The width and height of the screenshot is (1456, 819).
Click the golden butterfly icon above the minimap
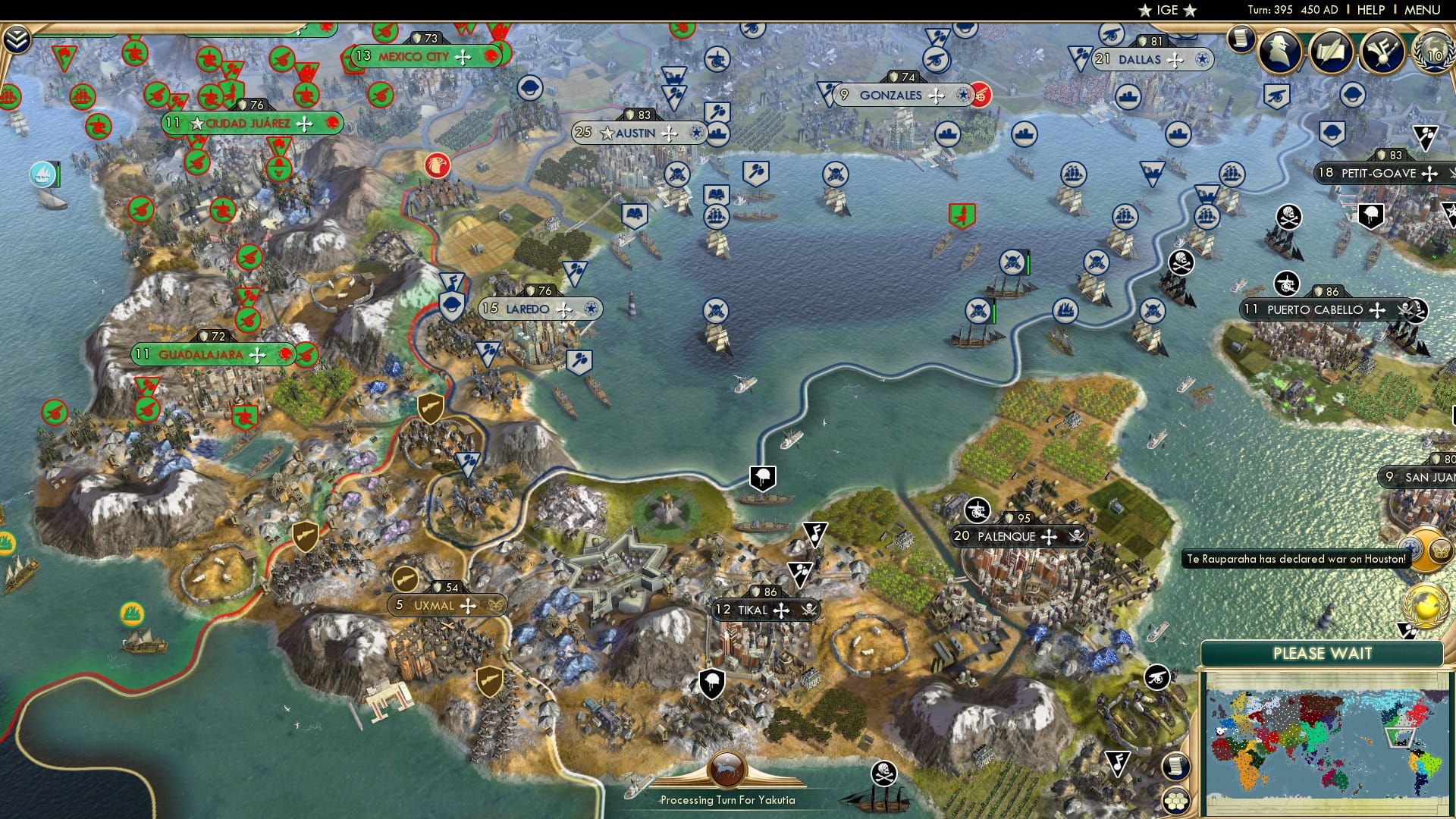coord(1439,551)
